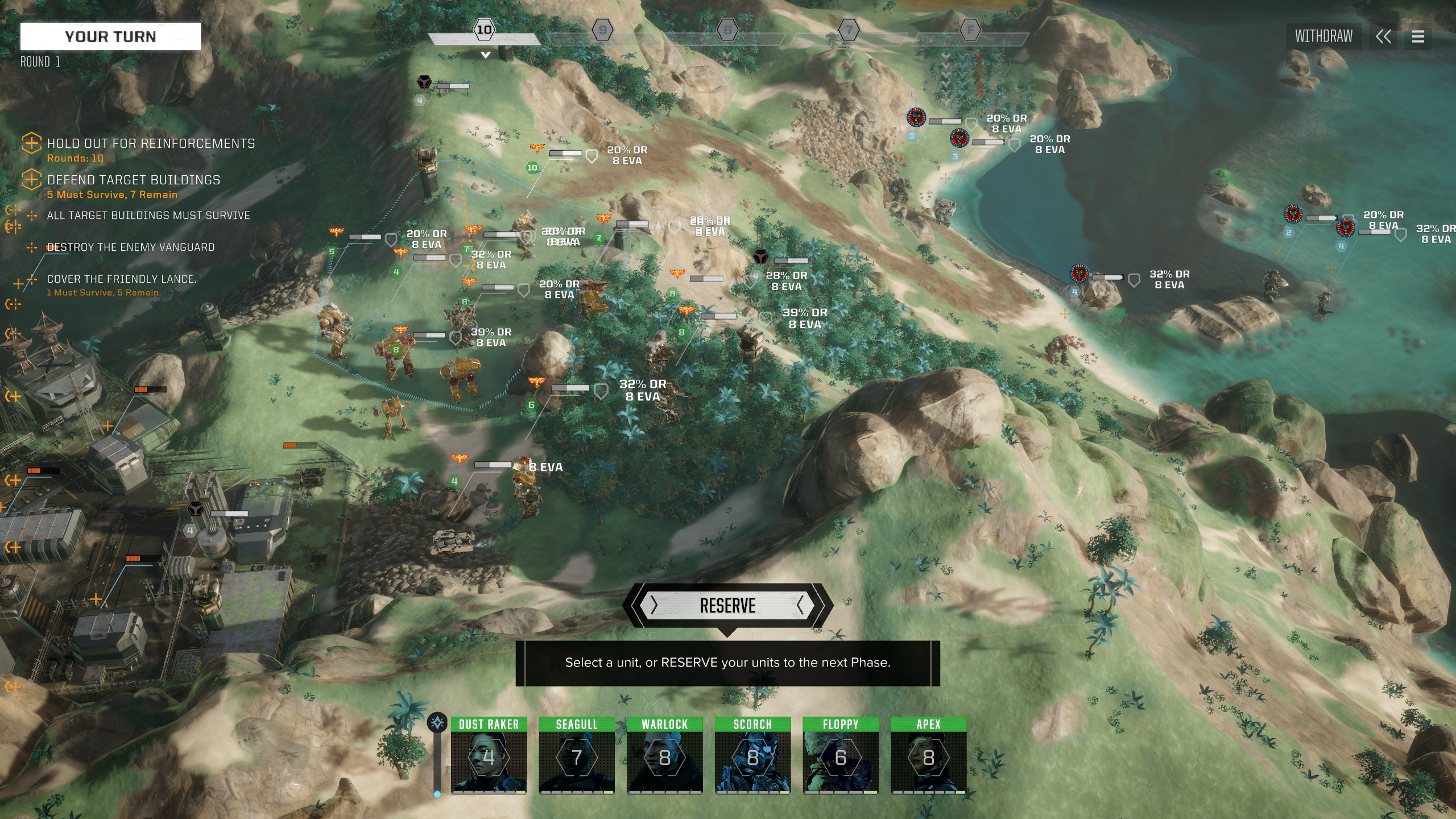Choose the Apex pilot card

pyautogui.click(x=928, y=755)
